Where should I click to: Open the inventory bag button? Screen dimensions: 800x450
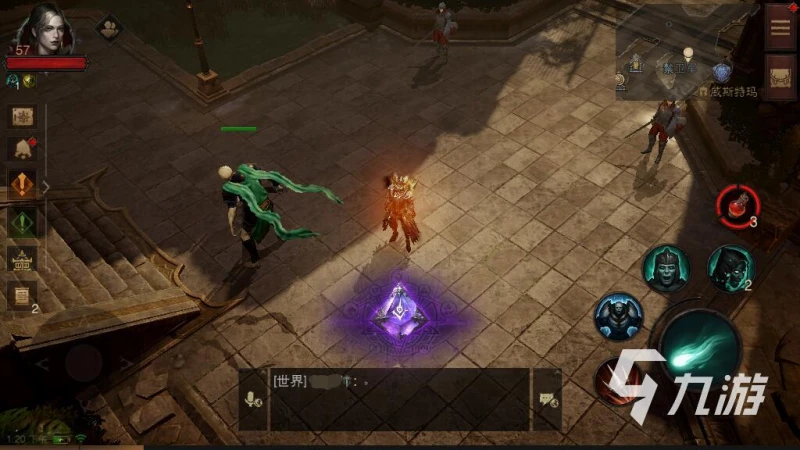pyautogui.click(x=780, y=75)
